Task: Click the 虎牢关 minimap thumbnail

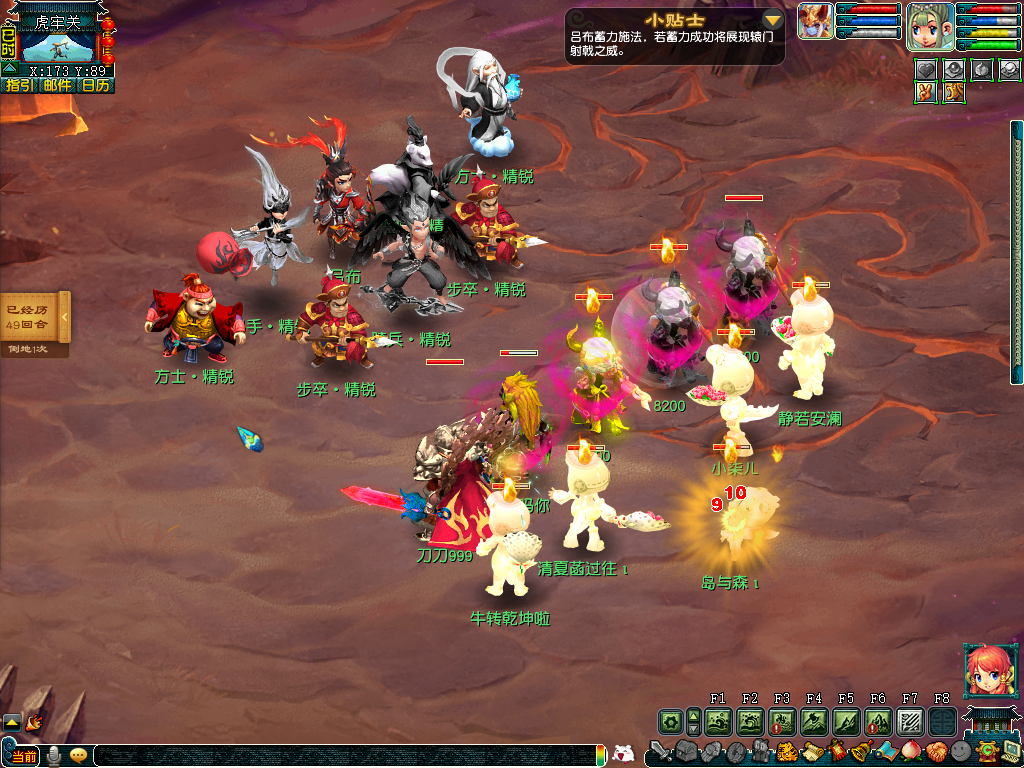Action: (x=58, y=44)
